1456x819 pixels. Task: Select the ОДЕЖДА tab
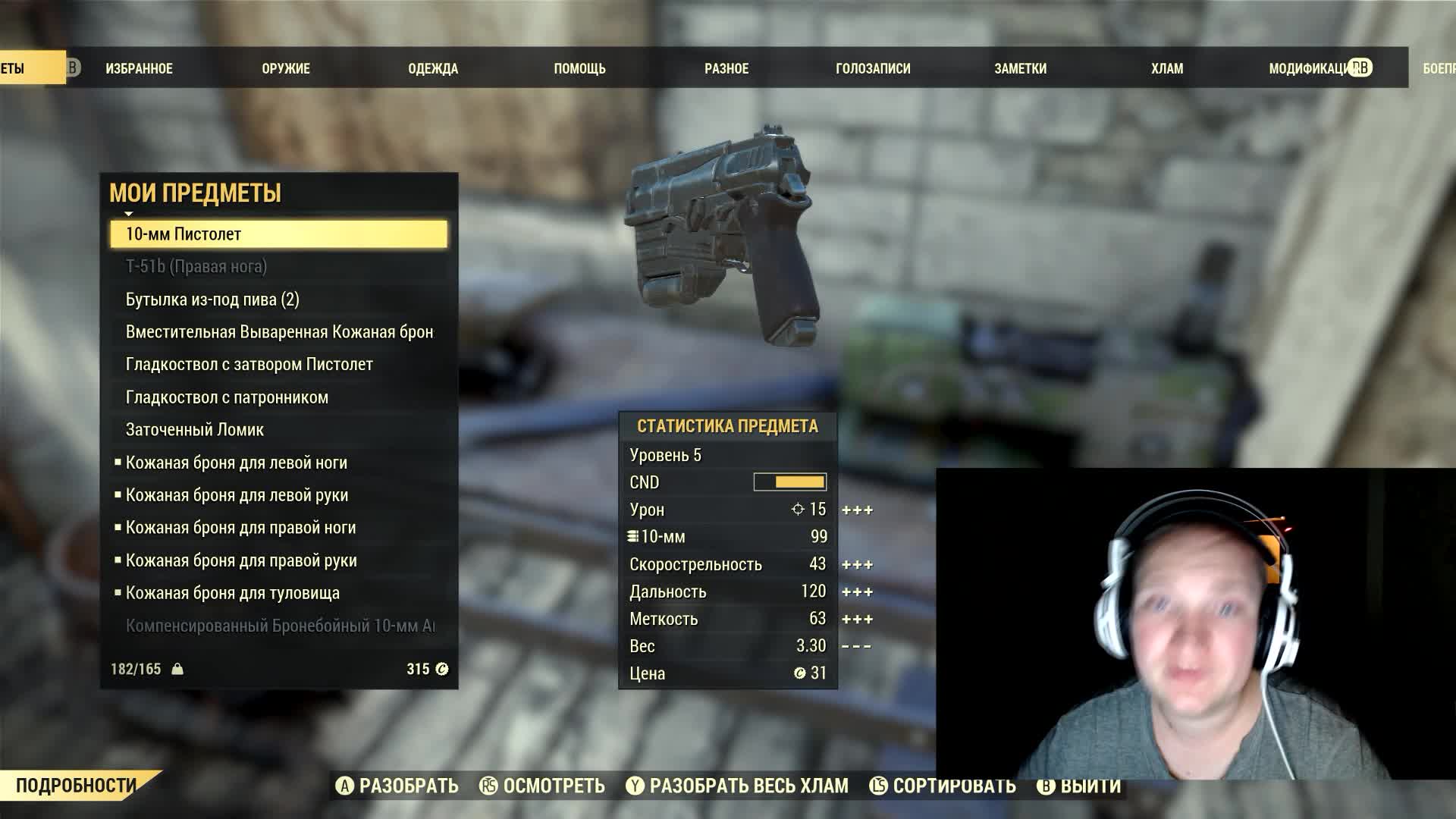[433, 68]
